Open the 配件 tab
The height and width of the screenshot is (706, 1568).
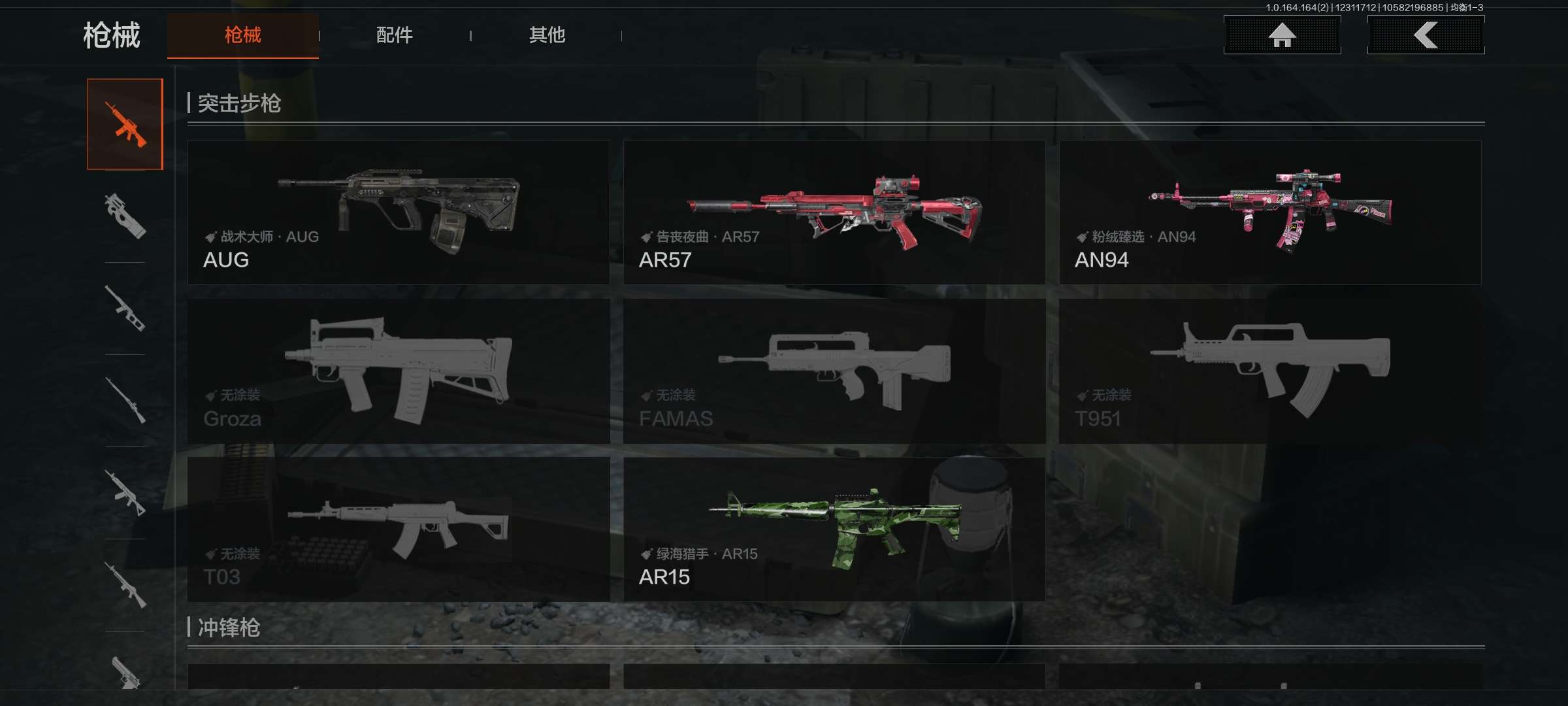tap(394, 35)
